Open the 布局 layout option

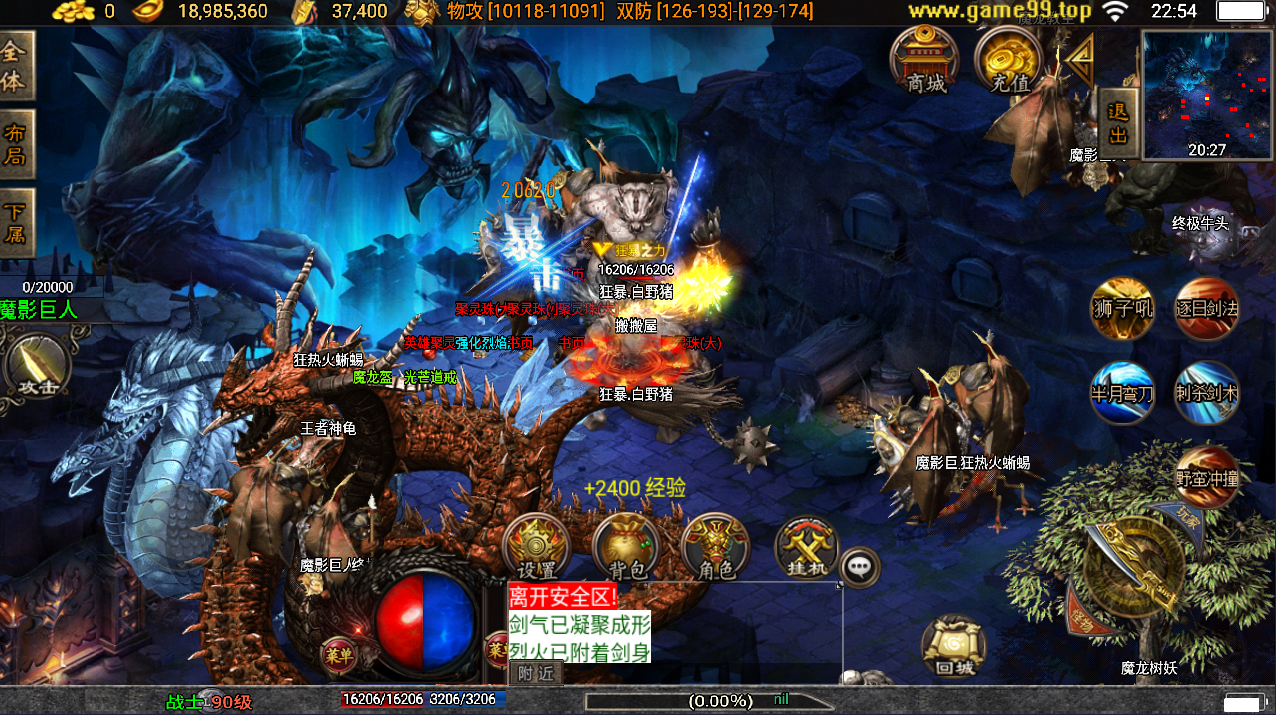pyautogui.click(x=16, y=145)
